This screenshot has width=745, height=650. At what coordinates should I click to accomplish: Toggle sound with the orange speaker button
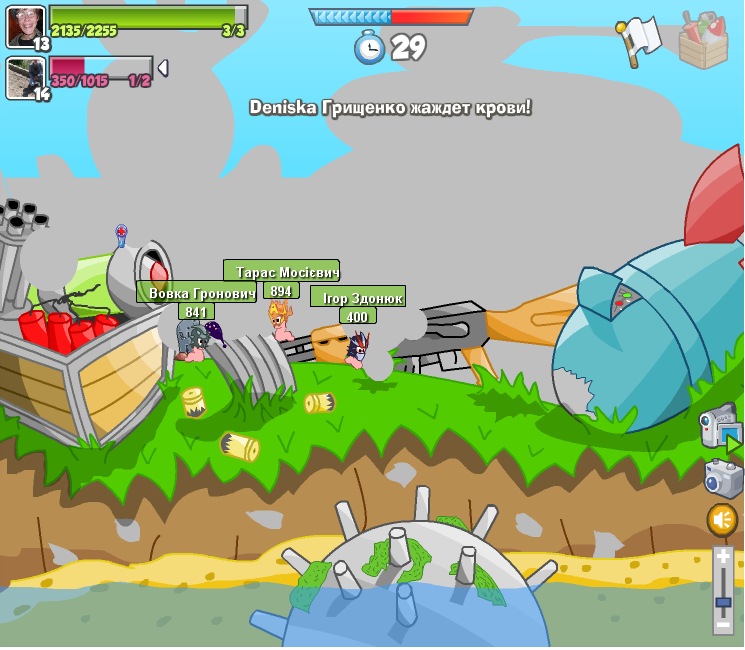[x=722, y=520]
